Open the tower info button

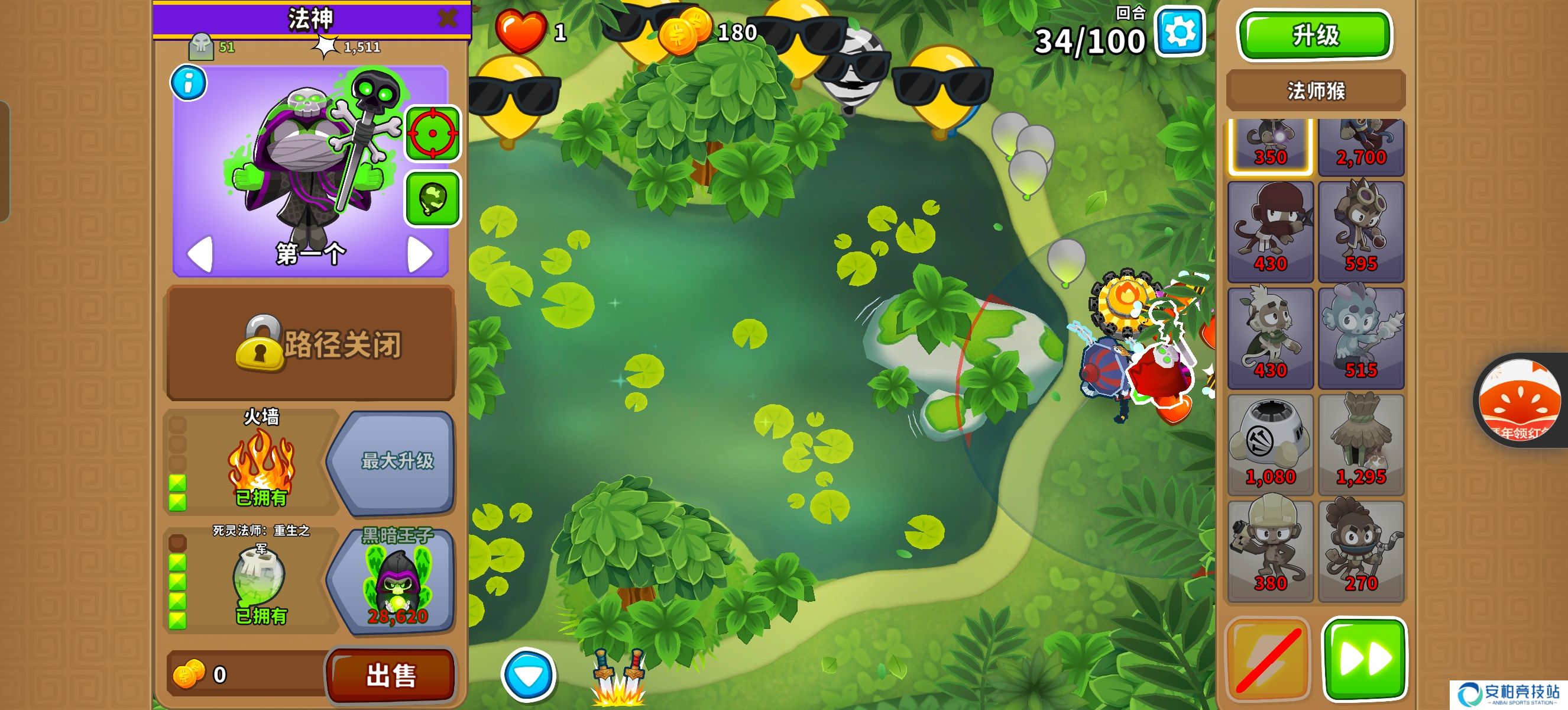click(188, 83)
